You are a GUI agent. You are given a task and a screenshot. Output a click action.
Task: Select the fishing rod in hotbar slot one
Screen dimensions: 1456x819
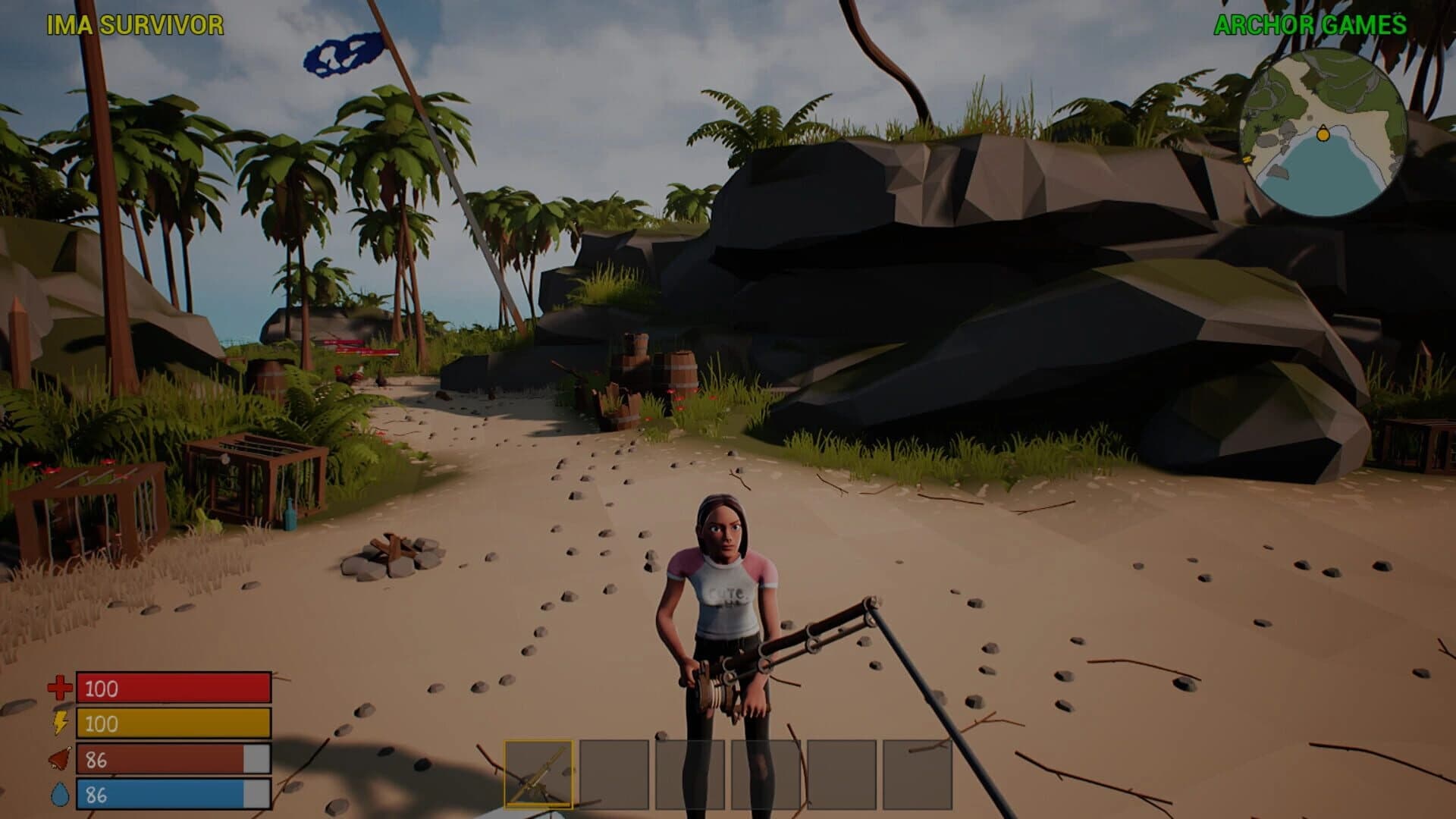[x=538, y=773]
